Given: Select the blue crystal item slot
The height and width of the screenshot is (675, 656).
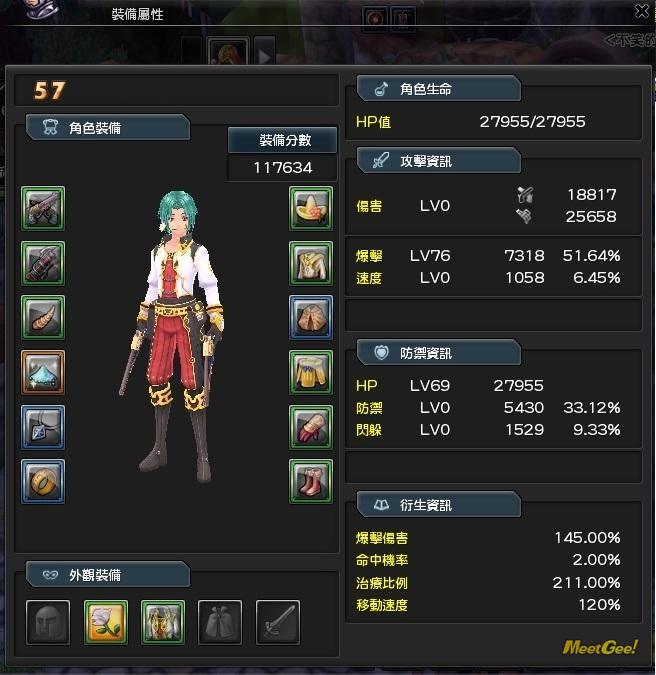Looking at the screenshot, I should click(43, 372).
